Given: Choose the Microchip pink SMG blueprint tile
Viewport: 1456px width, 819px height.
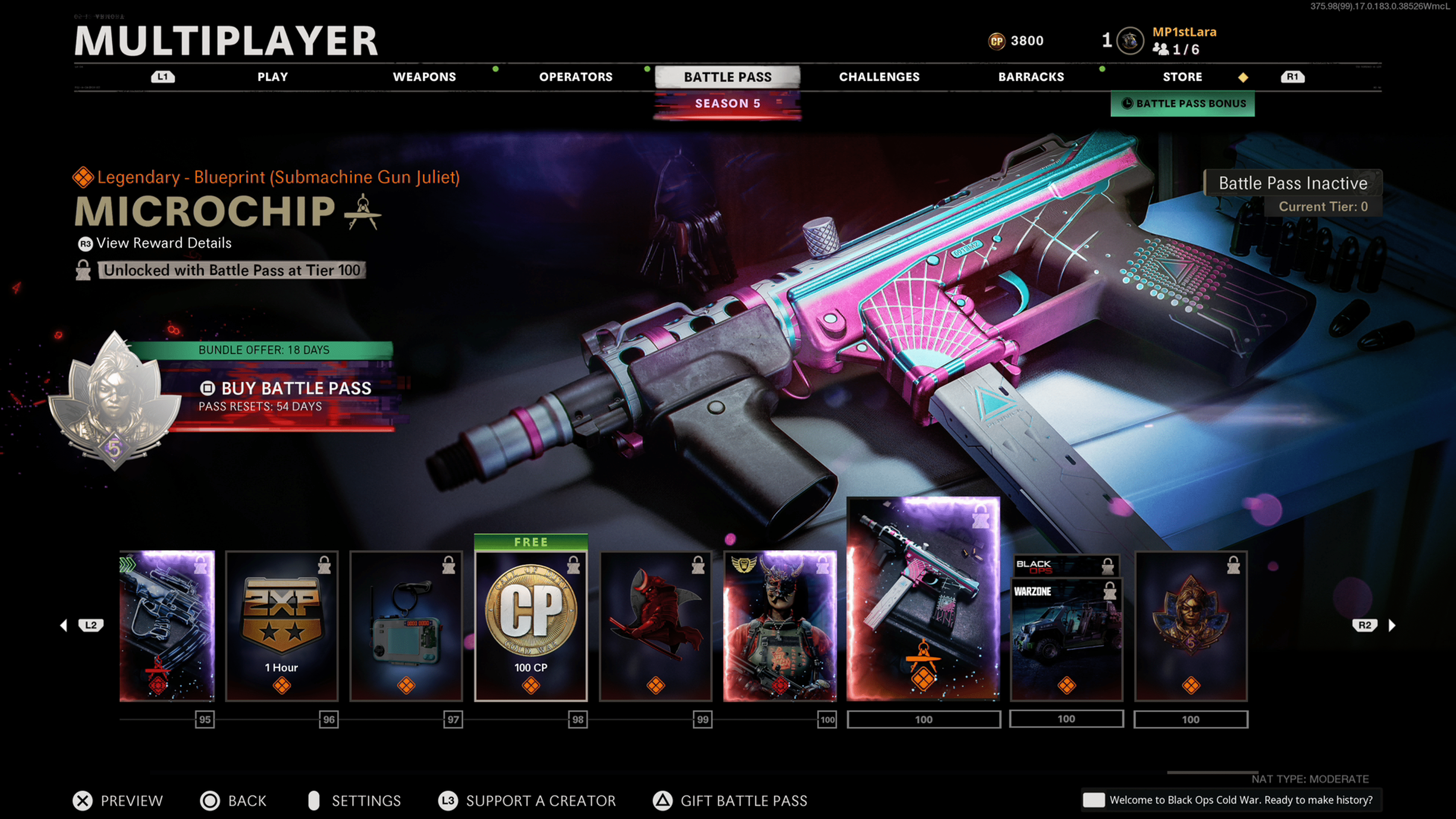Looking at the screenshot, I should [923, 599].
